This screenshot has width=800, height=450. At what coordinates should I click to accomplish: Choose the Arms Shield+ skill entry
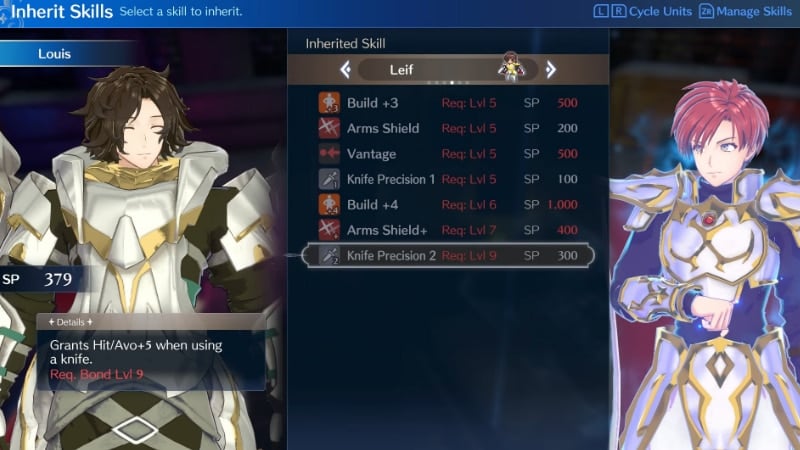448,230
